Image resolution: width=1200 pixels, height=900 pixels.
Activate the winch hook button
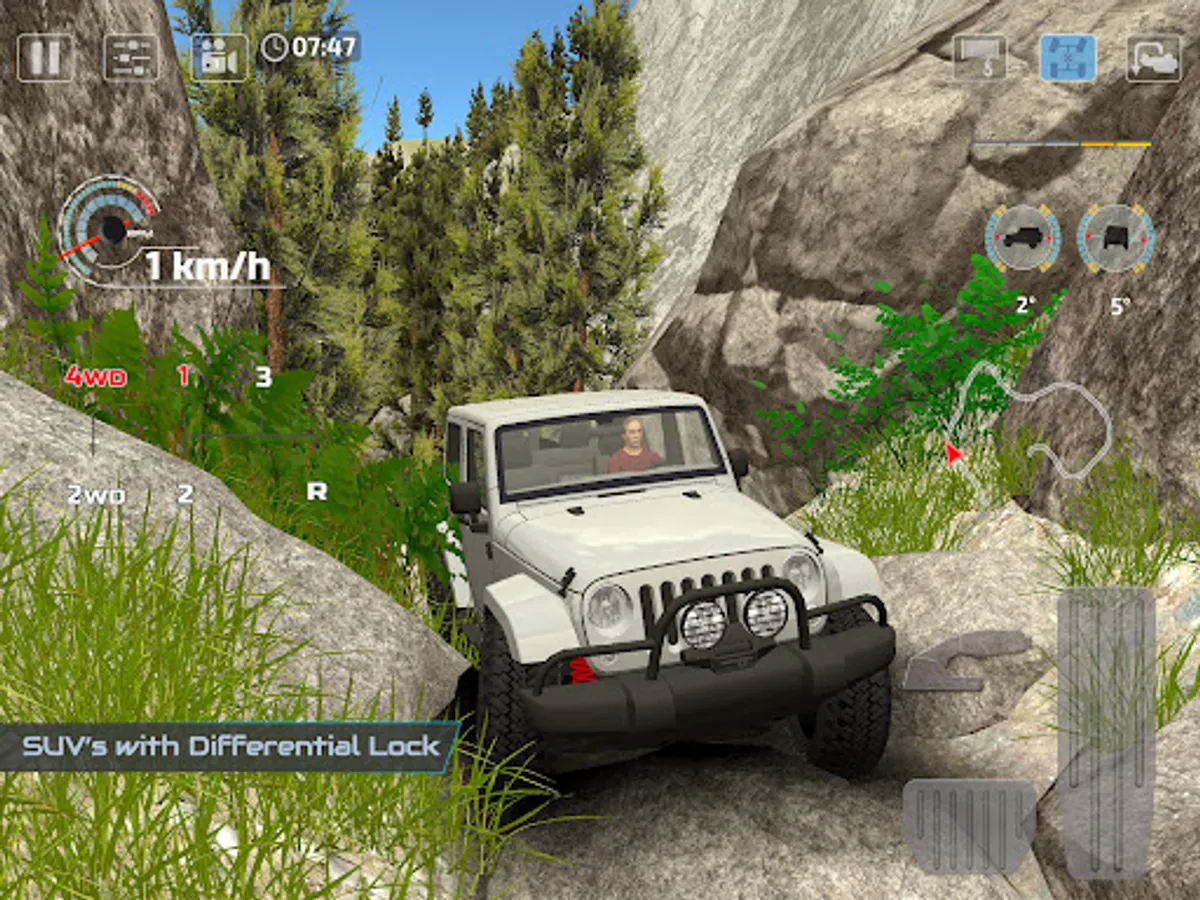pyautogui.click(x=979, y=57)
